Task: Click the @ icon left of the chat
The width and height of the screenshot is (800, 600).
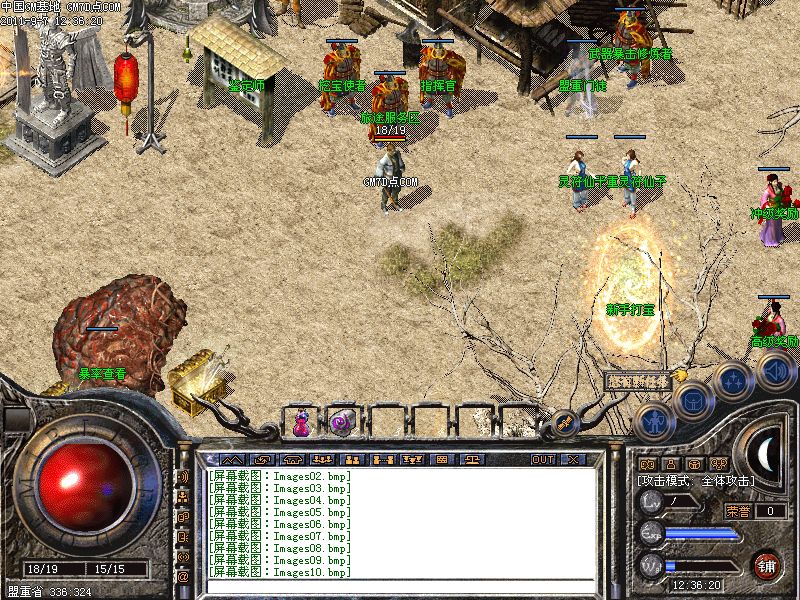Action: click(183, 577)
